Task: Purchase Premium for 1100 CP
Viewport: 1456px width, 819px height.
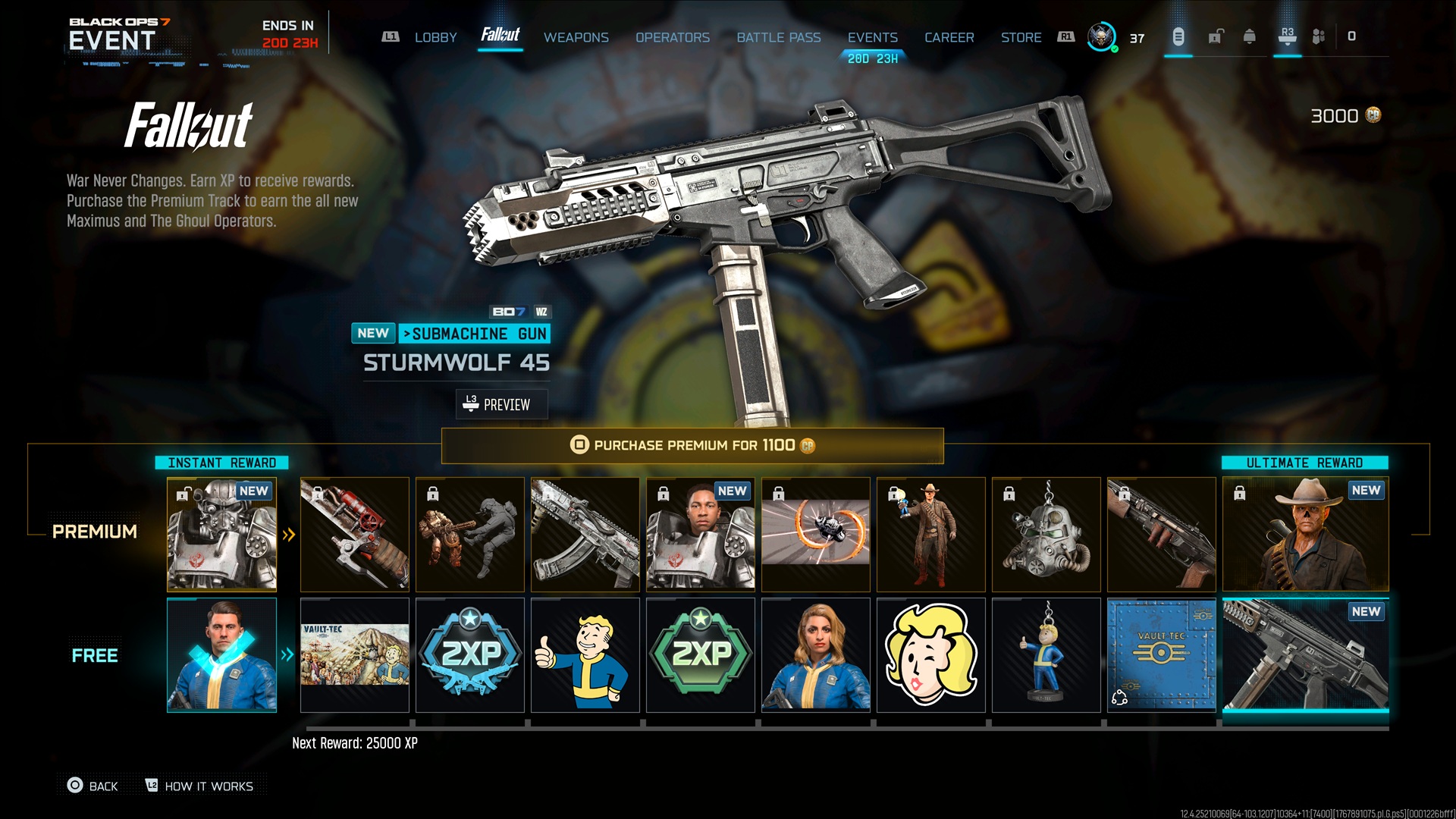Action: 692,445
